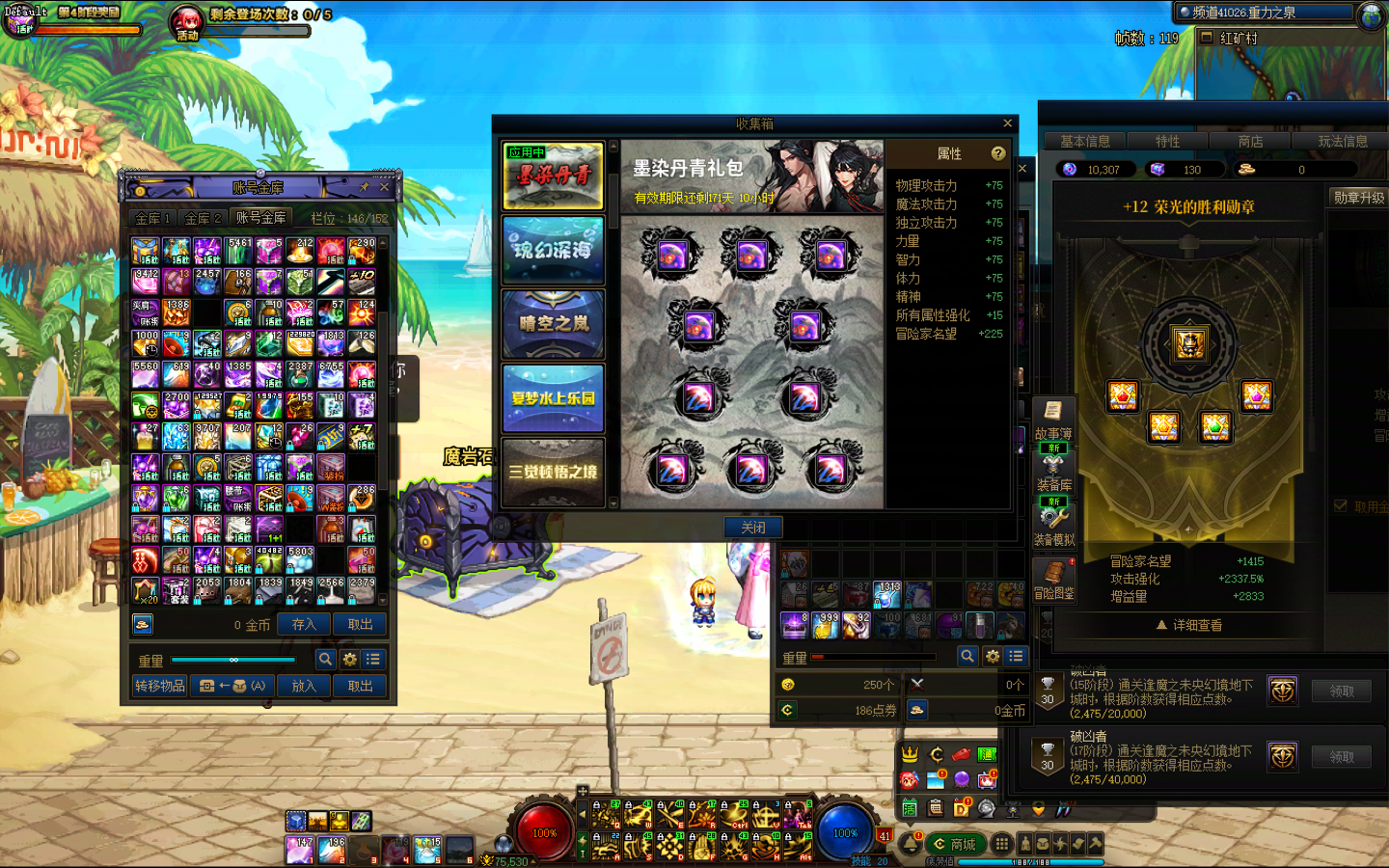
Task: Close the 收集箱 collection box window
Action: point(1007,123)
